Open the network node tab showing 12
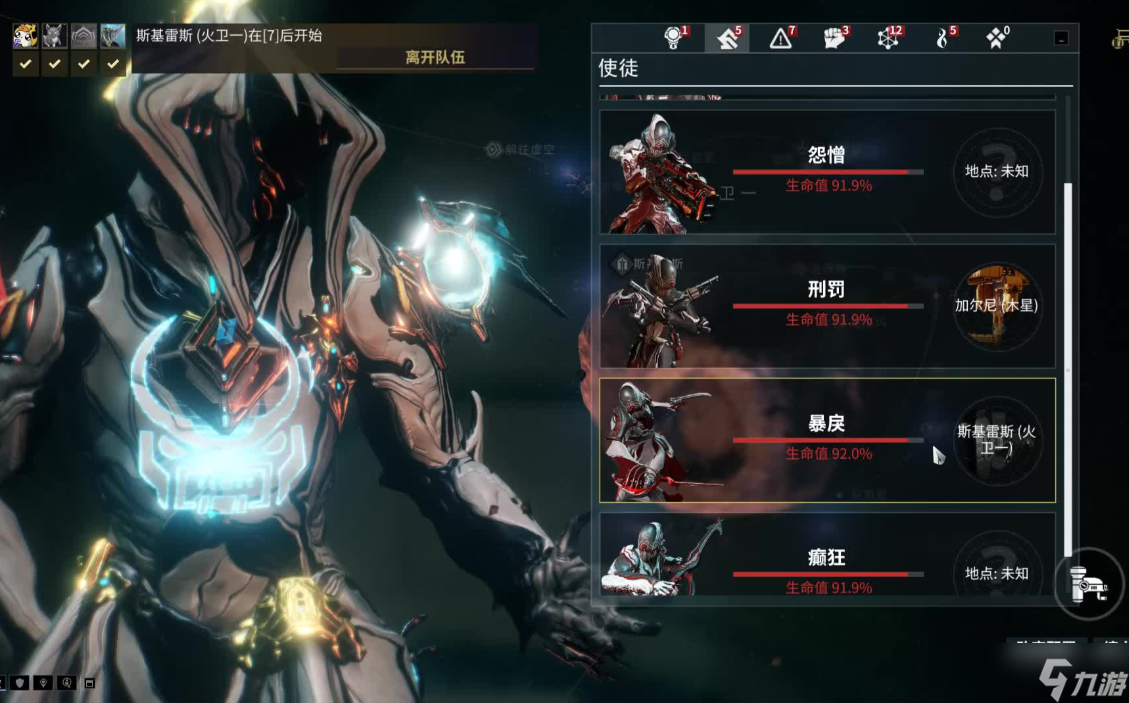 888,39
